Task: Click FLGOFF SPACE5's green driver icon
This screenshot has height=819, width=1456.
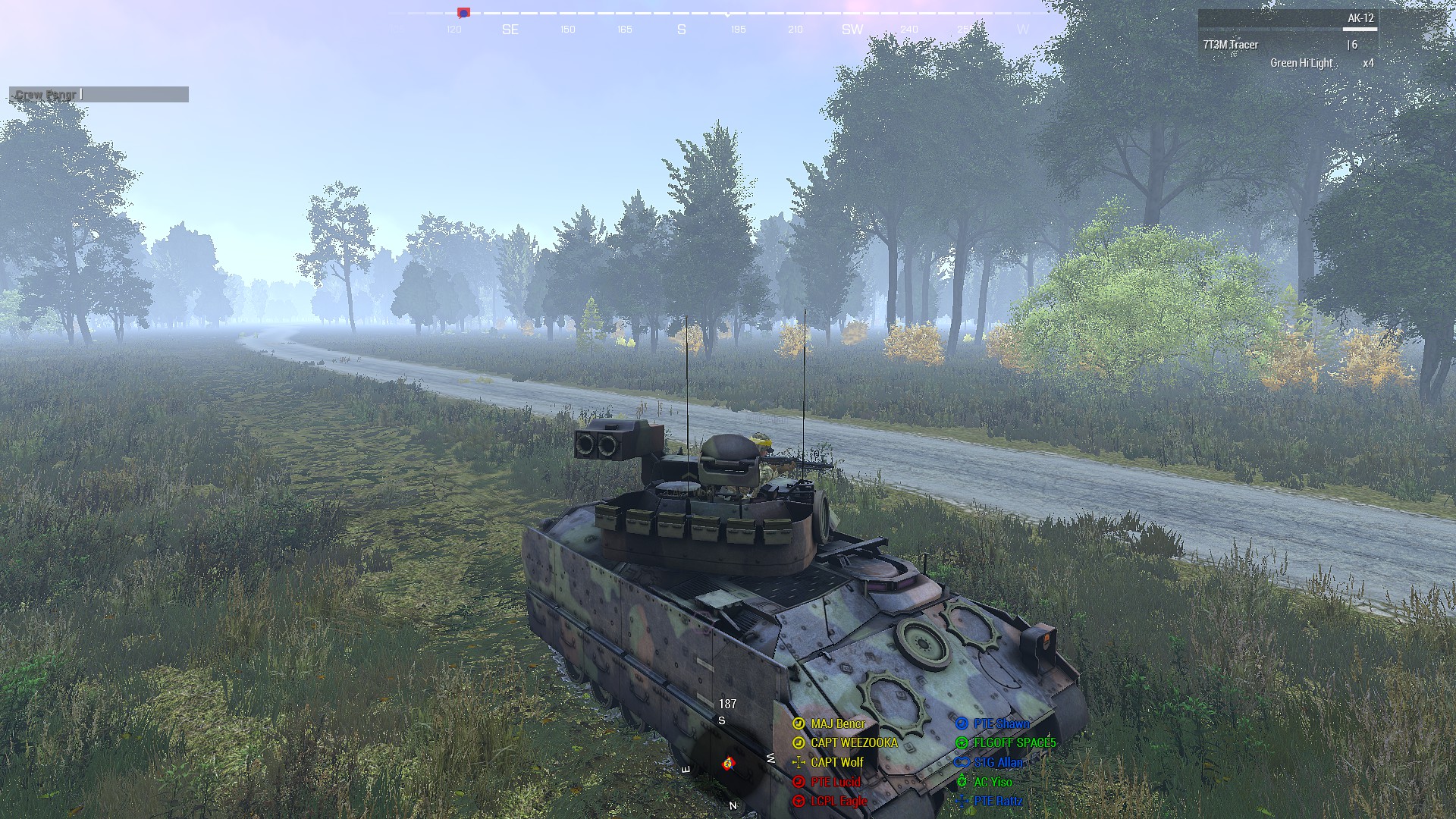Action: click(962, 743)
